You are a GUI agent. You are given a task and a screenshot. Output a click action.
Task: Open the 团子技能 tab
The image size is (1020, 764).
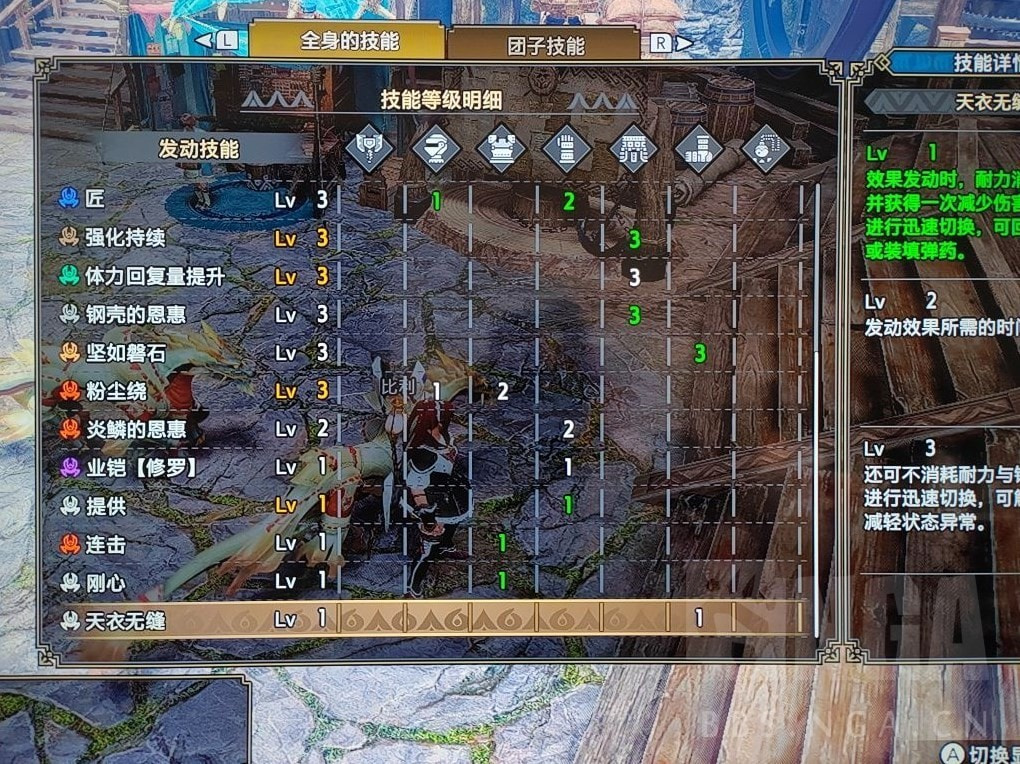(545, 45)
